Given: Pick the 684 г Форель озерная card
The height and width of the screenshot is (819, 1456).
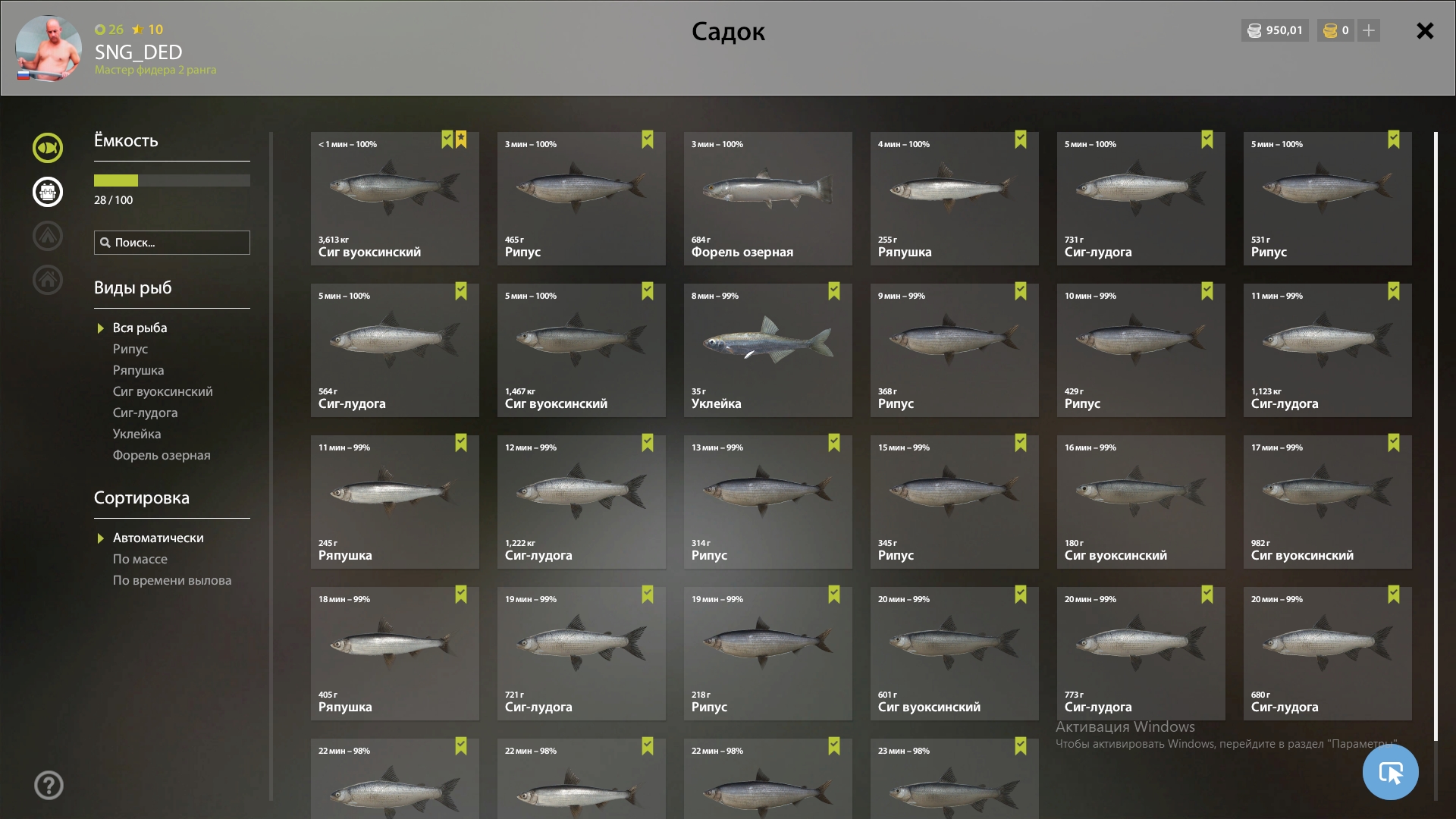Looking at the screenshot, I should (767, 199).
